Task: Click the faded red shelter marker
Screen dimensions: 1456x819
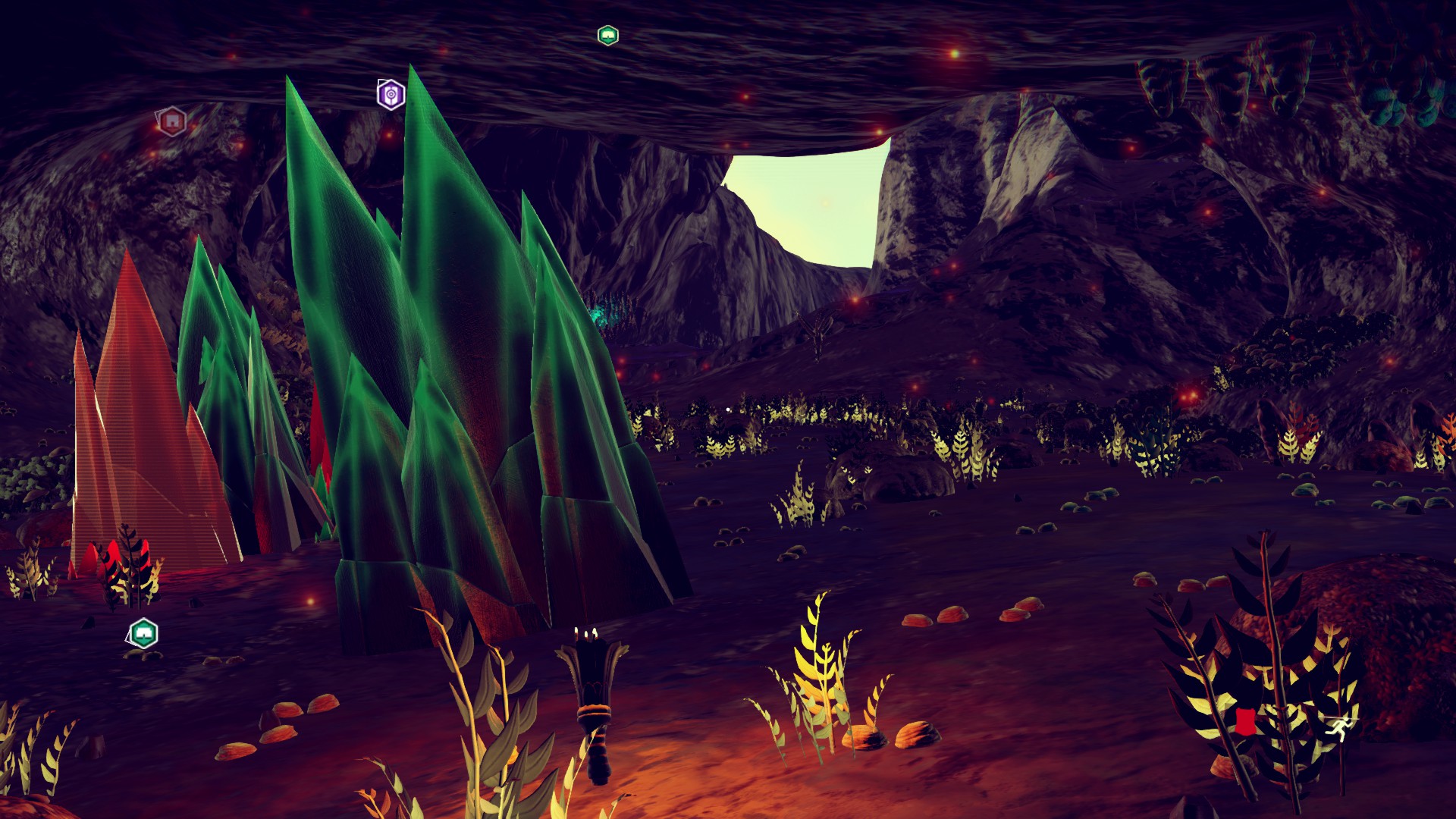Action: click(172, 121)
